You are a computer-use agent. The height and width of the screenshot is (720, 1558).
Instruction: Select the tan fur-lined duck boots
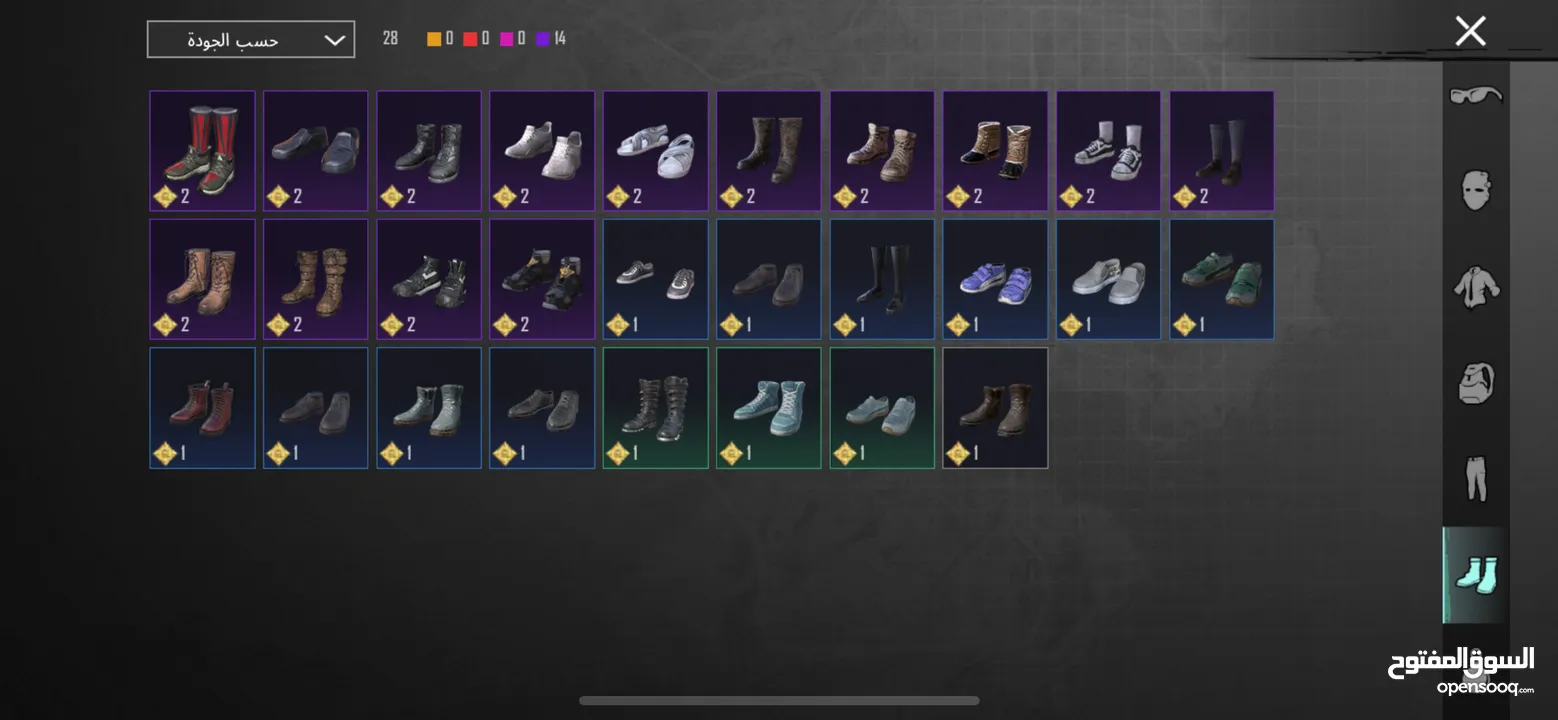[x=995, y=151]
